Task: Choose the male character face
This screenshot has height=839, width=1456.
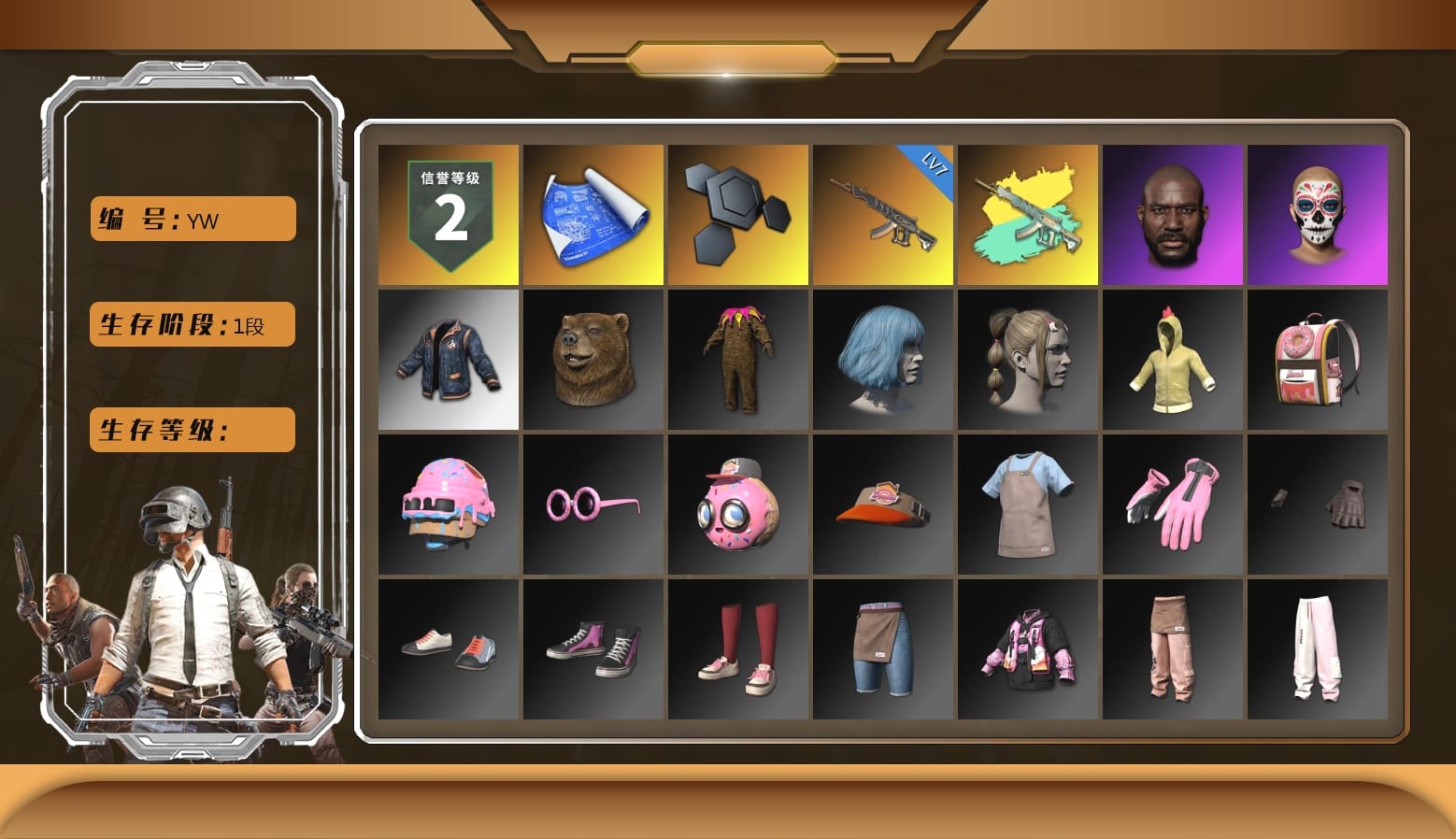Action: 1173,213
